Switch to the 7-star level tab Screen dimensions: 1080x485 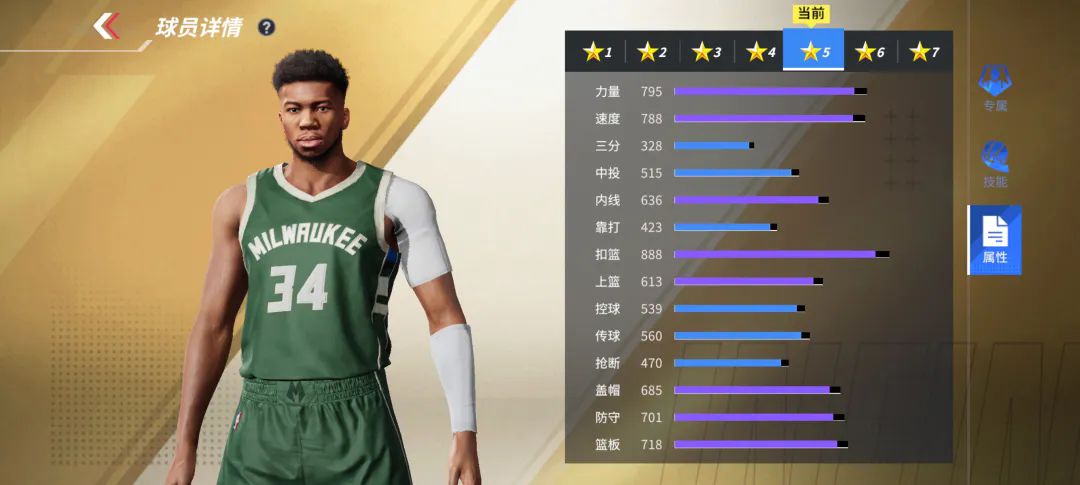point(924,52)
